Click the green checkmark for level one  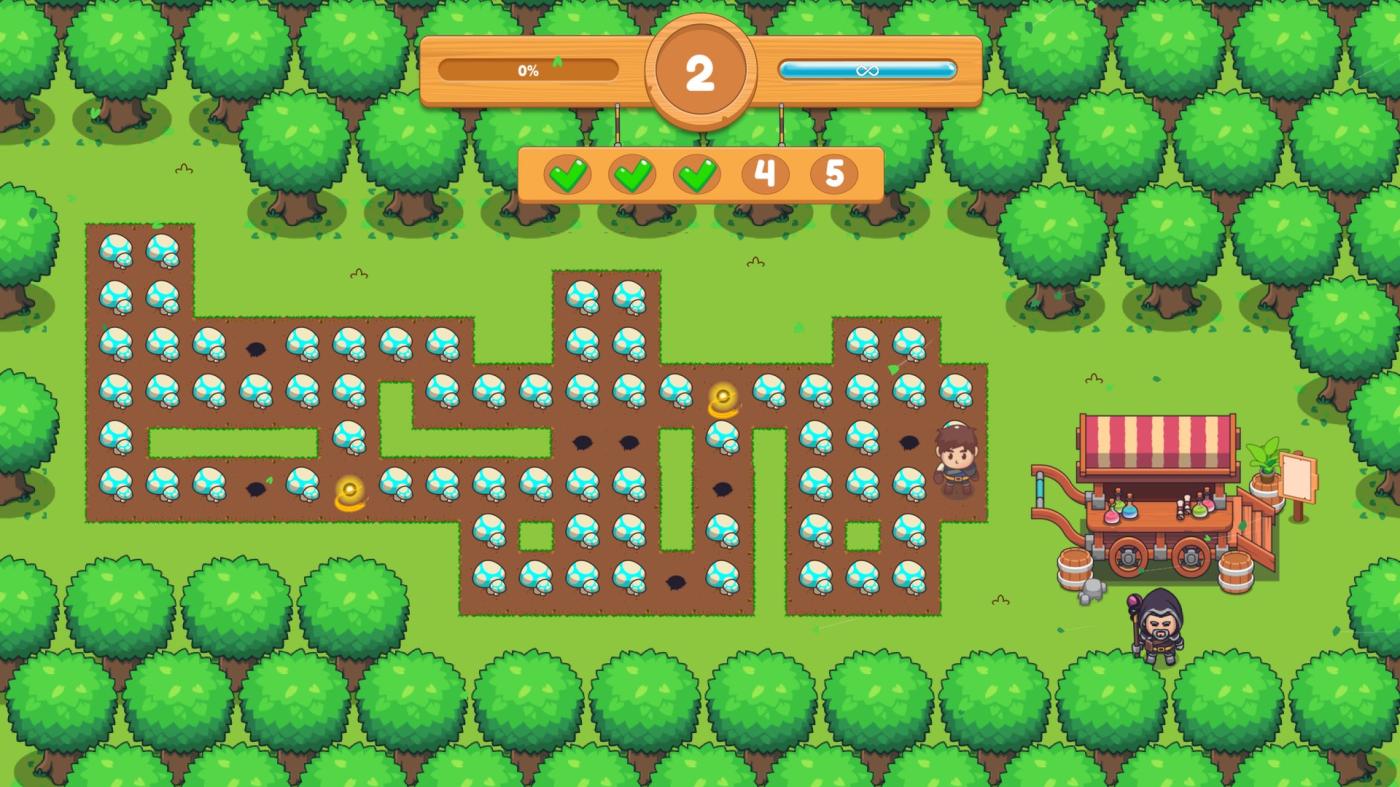click(570, 174)
